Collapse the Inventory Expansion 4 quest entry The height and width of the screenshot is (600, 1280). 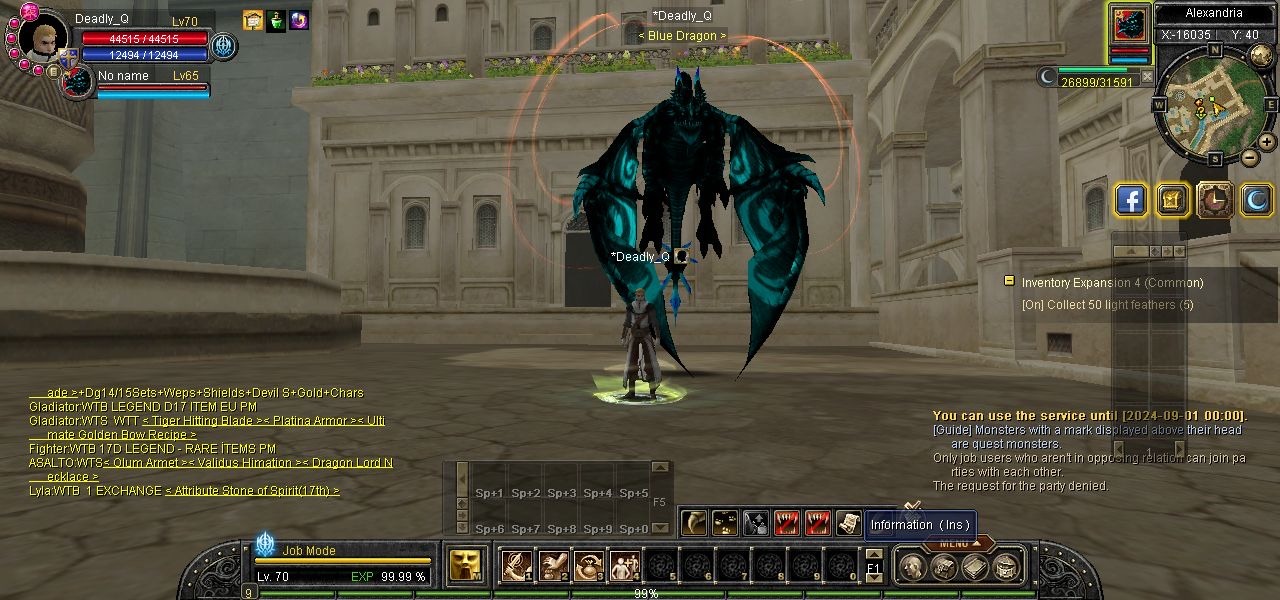coord(1009,282)
